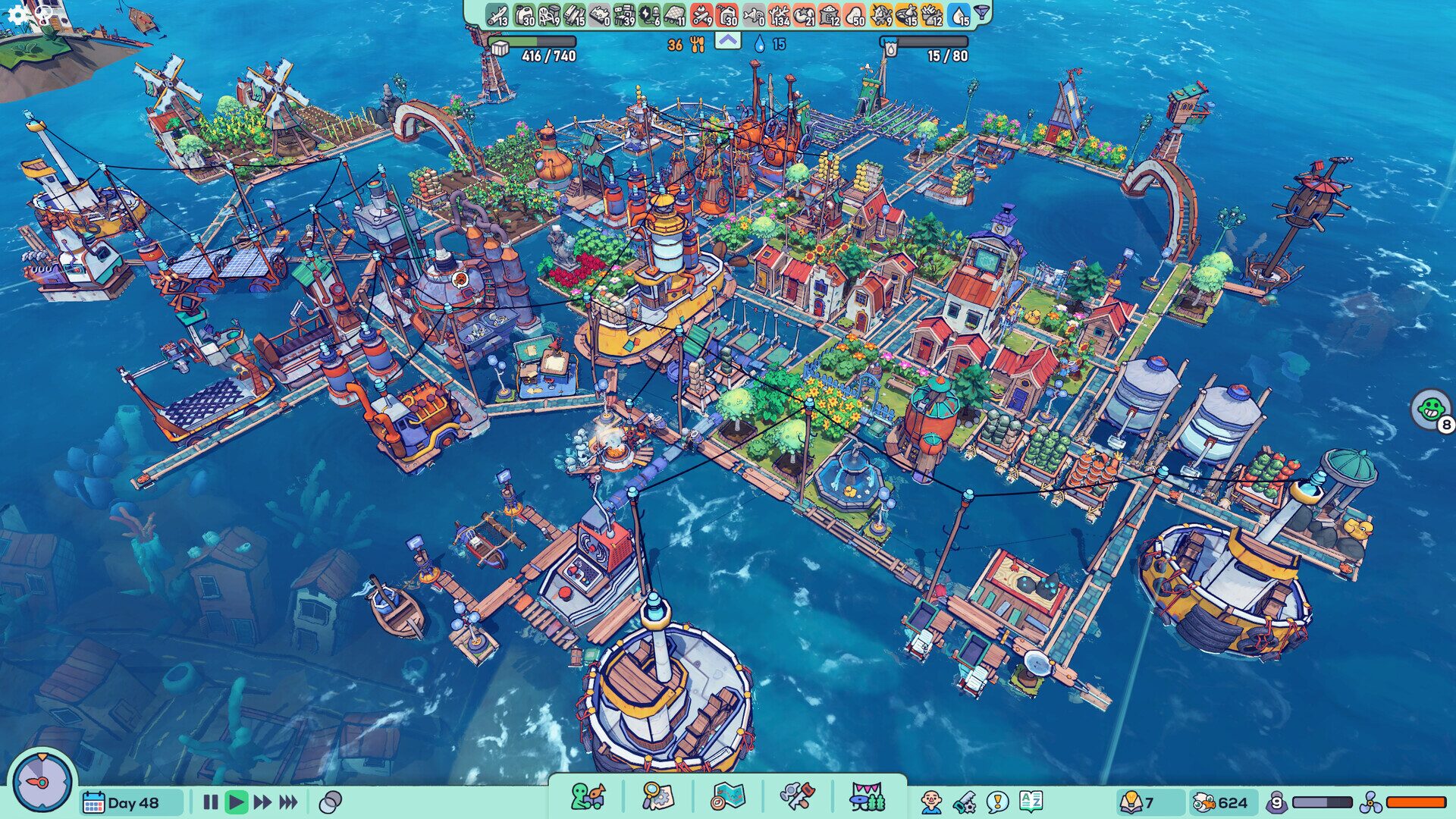Expand the chevron beside the top-right funnel
The width and height of the screenshot is (1456, 819).
(727, 39)
